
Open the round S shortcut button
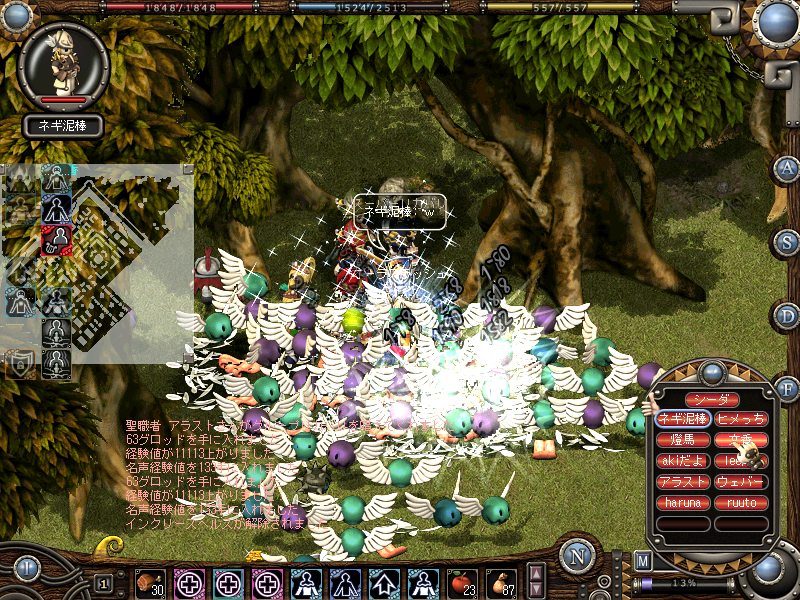pos(787,242)
